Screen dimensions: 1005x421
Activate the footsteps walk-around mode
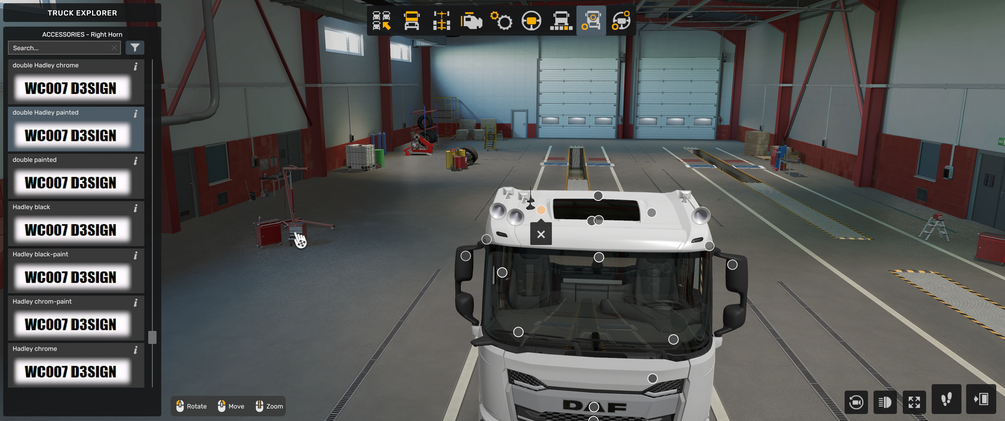pos(946,400)
